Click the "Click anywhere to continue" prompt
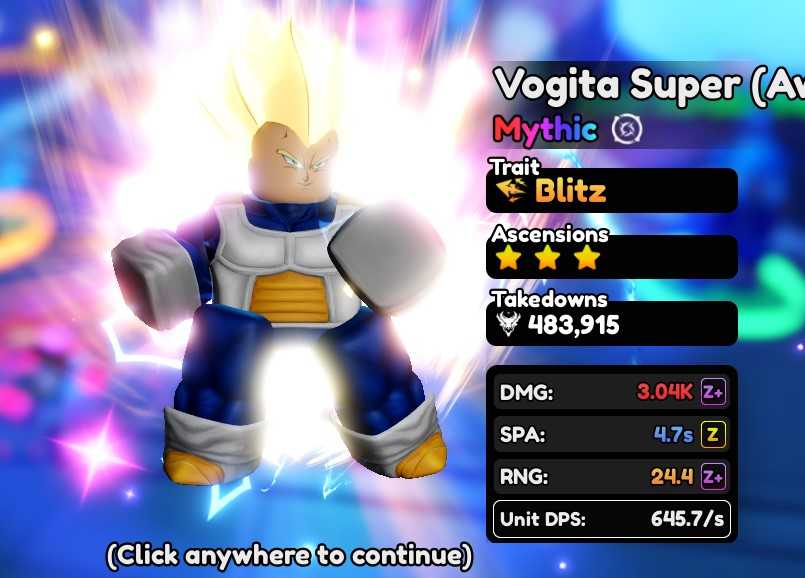Viewport: 805px width, 578px height. pos(289,554)
